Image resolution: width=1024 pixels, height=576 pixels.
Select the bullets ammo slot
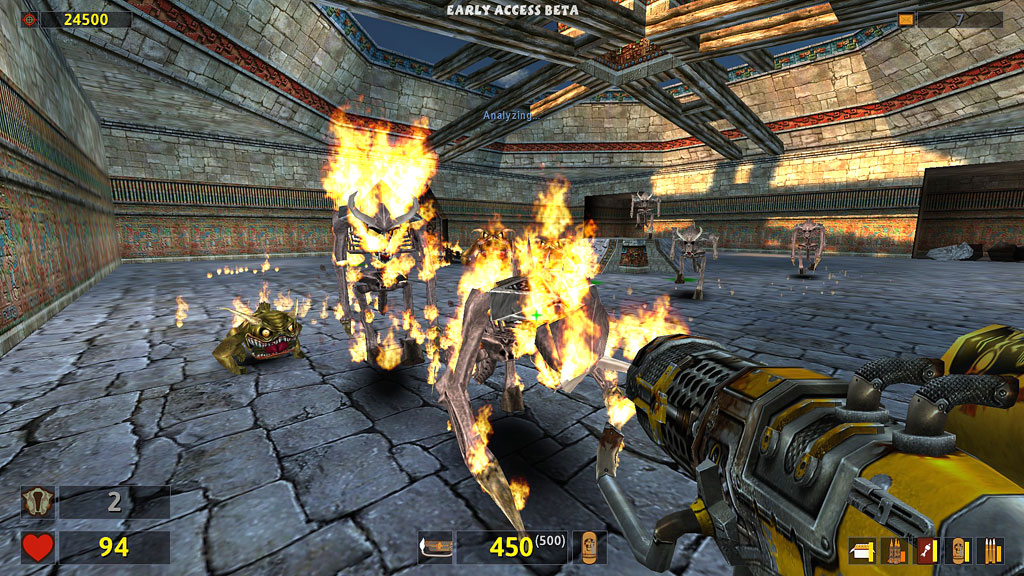pos(989,550)
